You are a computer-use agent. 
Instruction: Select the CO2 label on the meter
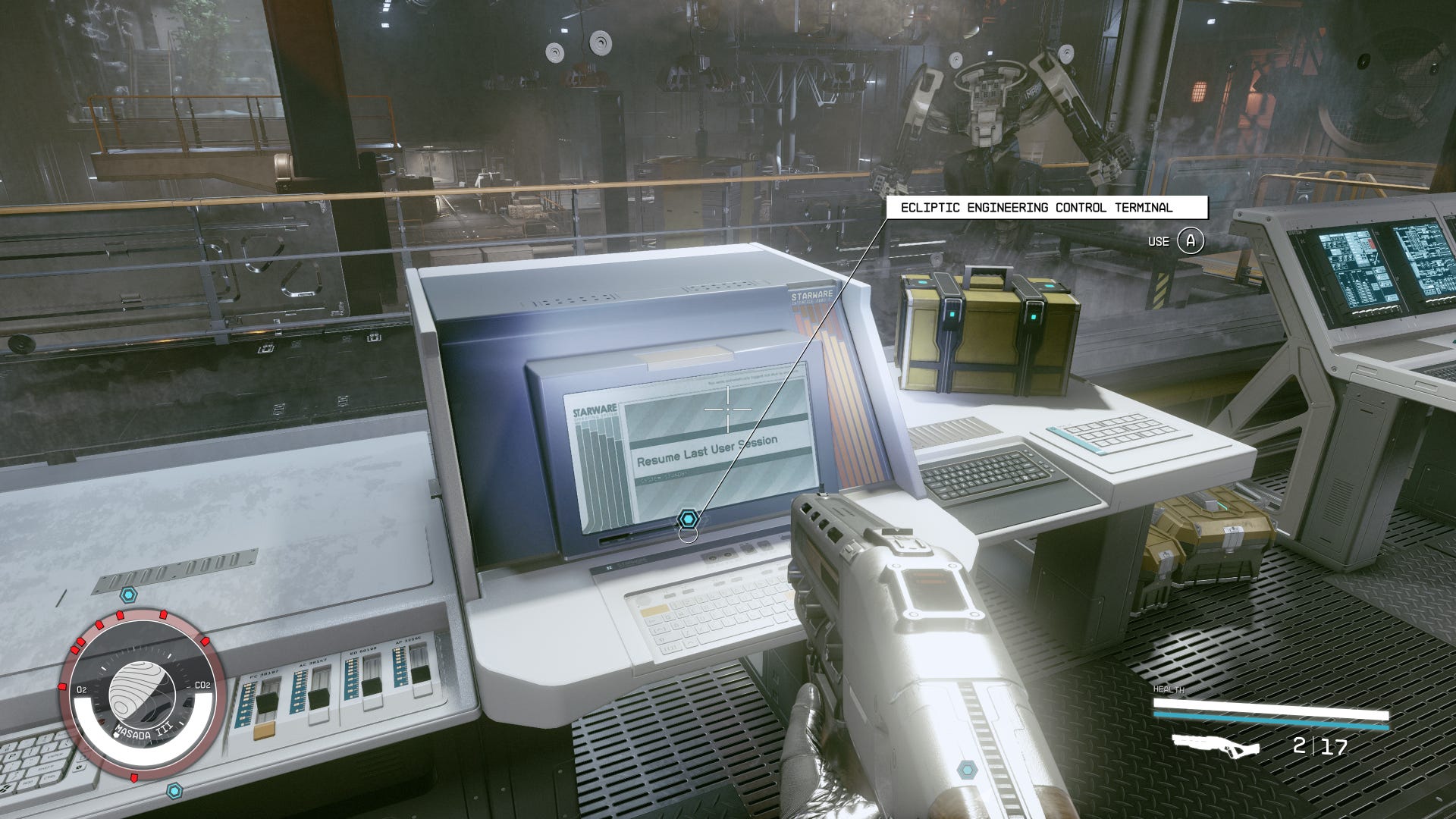coord(202,686)
